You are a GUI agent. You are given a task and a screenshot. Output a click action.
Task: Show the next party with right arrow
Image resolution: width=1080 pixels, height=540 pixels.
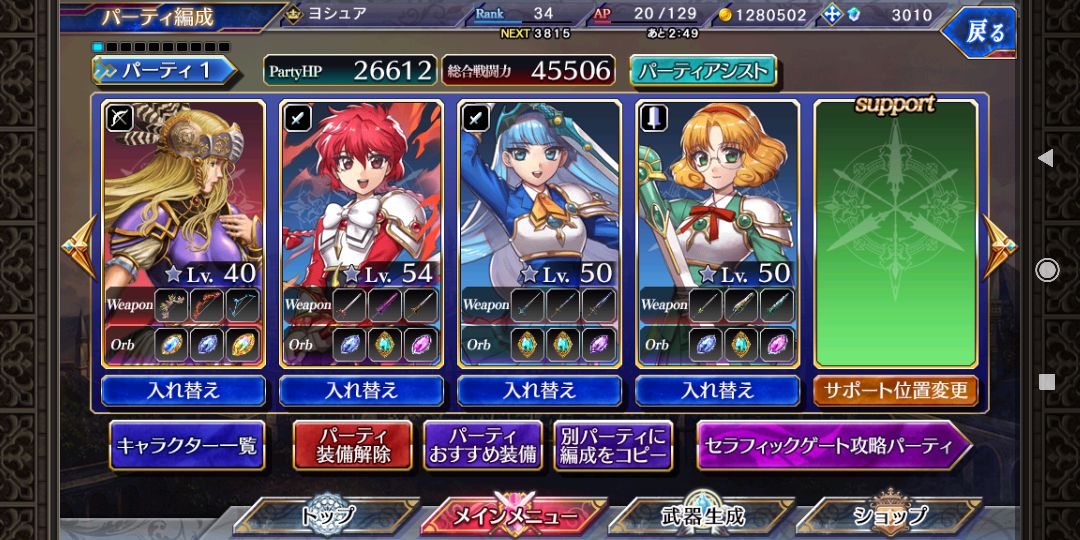[x=999, y=247]
